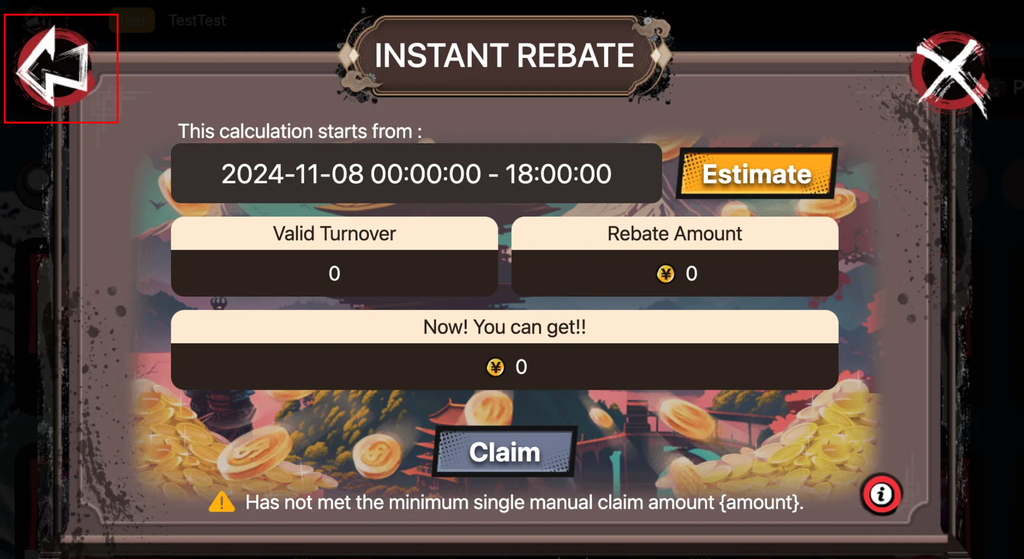Go back using the arrow icon

[x=54, y=68]
